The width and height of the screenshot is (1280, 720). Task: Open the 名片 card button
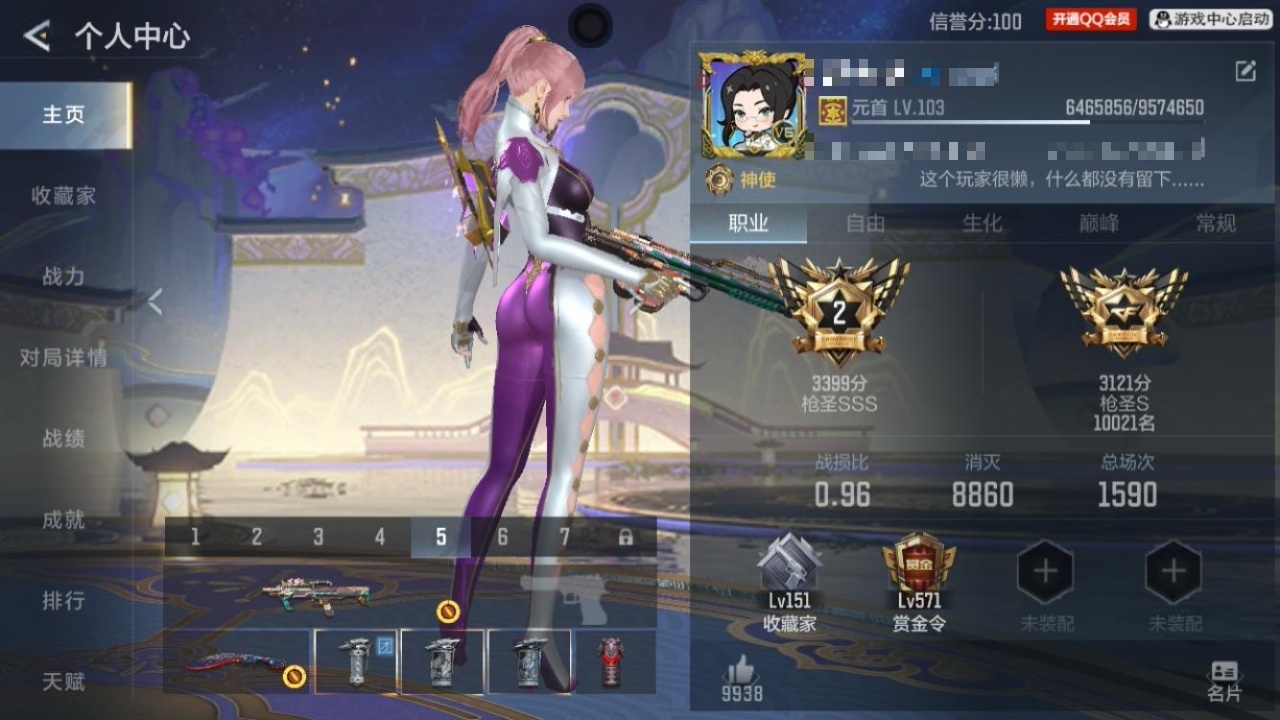tap(1224, 680)
